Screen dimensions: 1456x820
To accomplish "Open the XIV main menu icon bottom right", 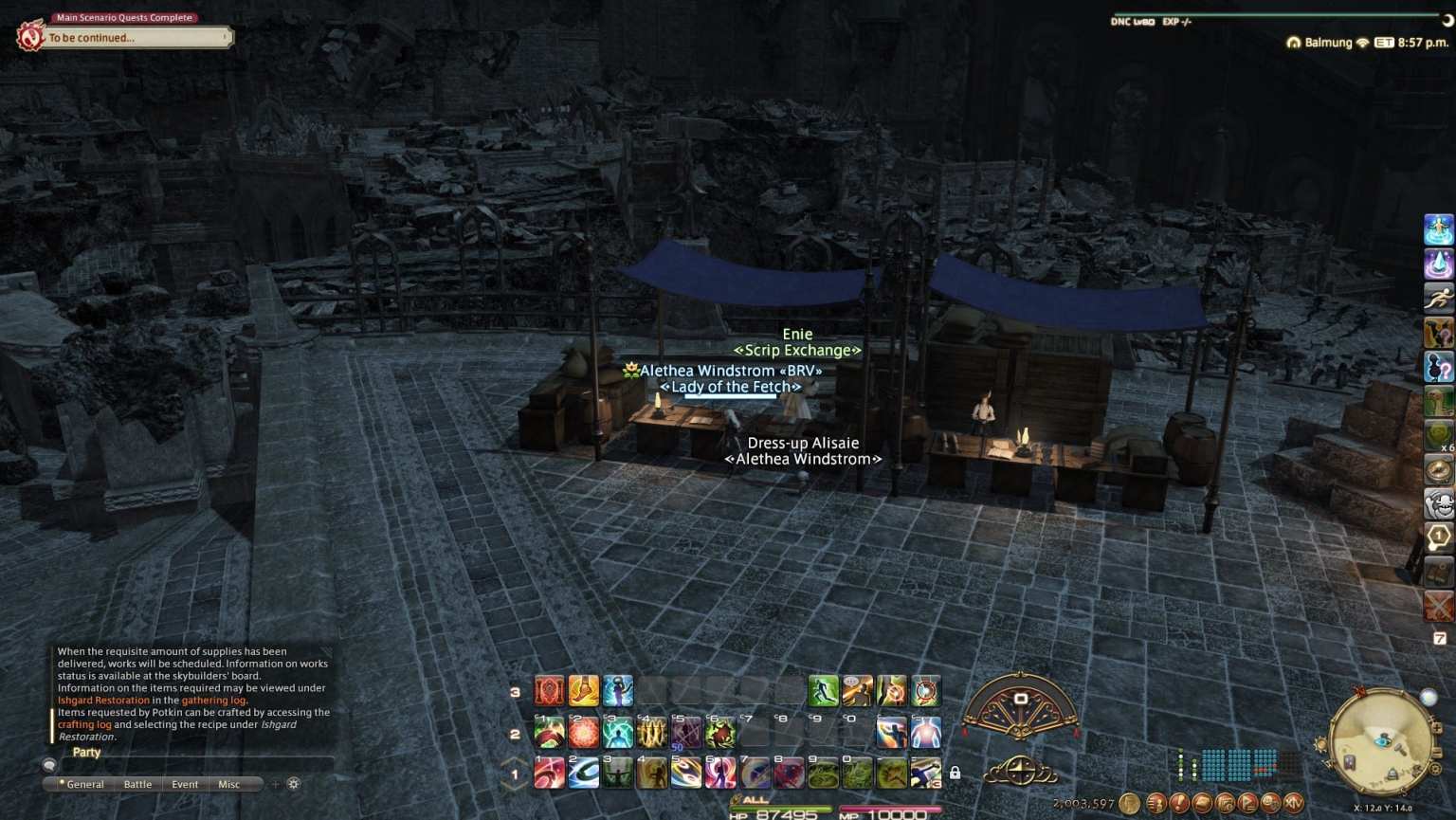I will [1293, 803].
